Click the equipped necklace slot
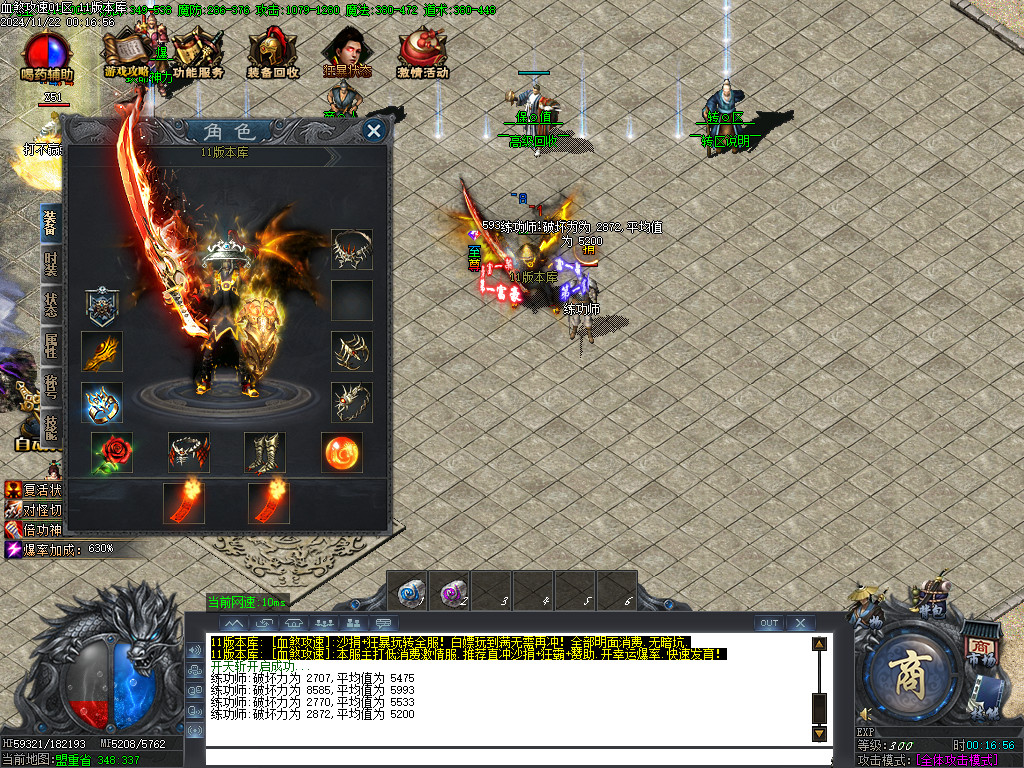1024x768 pixels. point(352,250)
